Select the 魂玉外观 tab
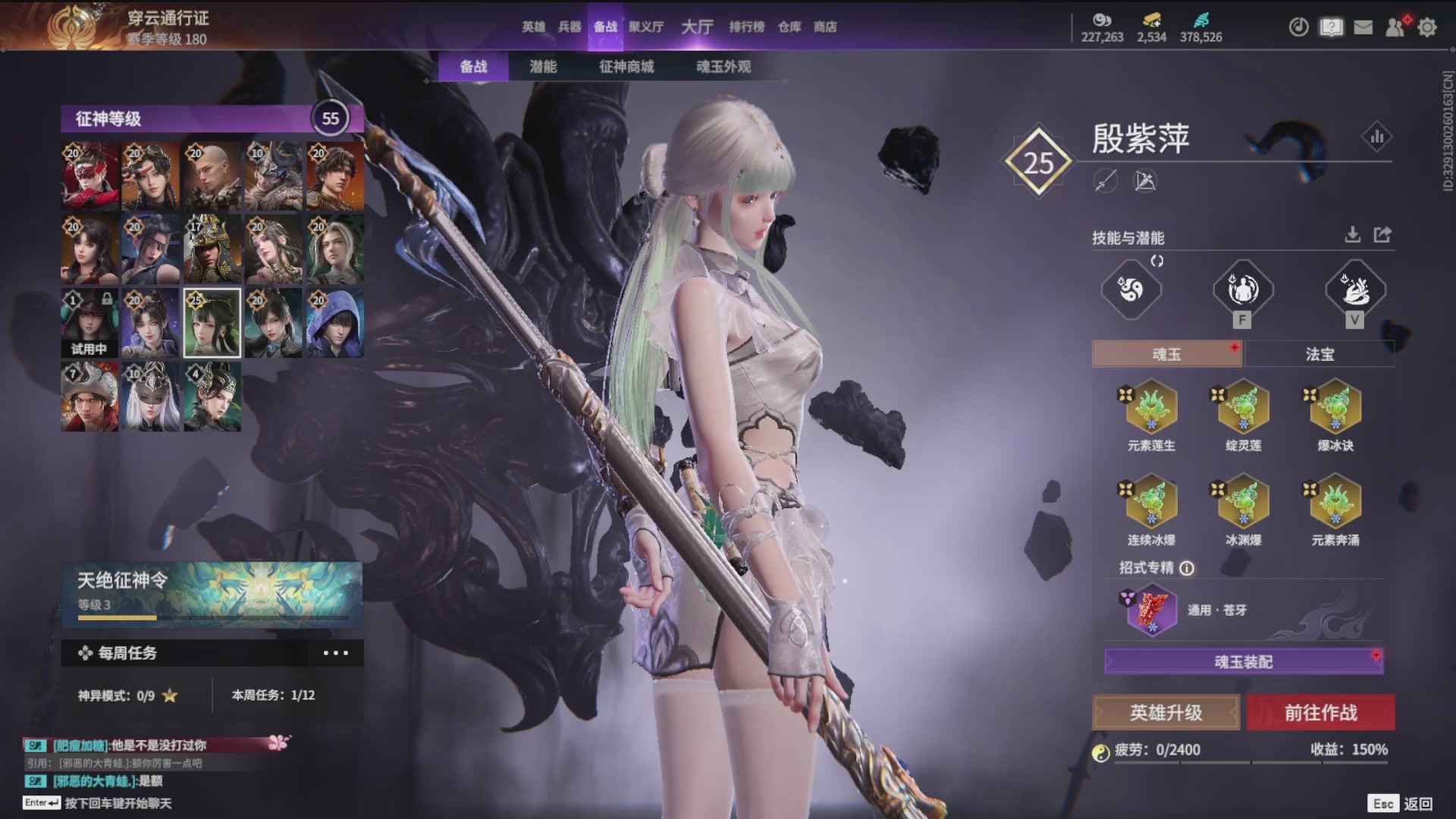This screenshot has height=819, width=1456. [x=723, y=67]
